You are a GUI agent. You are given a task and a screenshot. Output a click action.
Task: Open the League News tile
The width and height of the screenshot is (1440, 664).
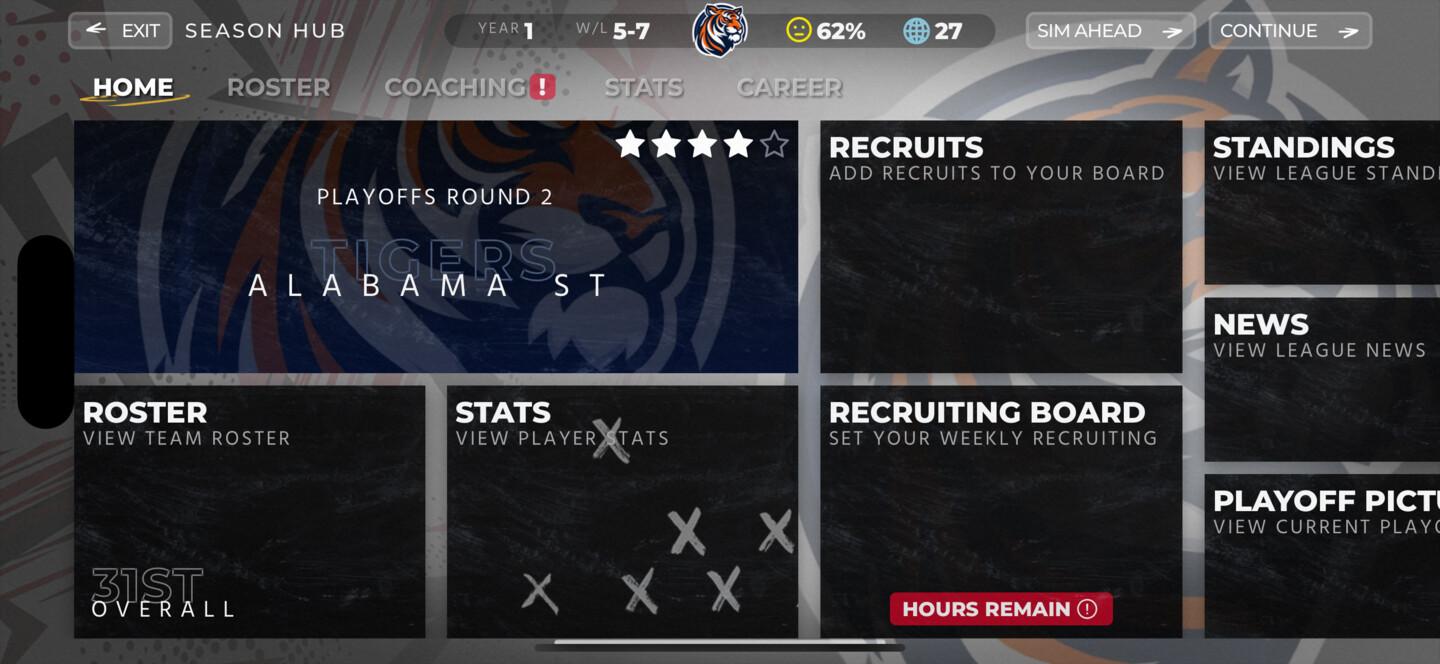pos(1322,379)
